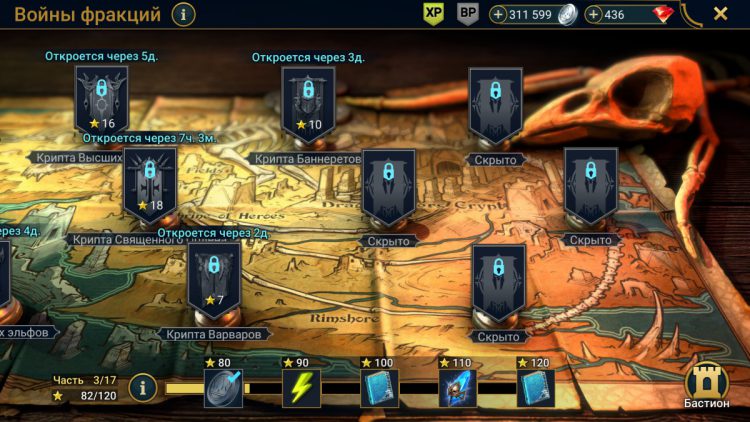This screenshot has width=750, height=422.
Task: Open the BP battle pass icon
Action: click(x=467, y=14)
